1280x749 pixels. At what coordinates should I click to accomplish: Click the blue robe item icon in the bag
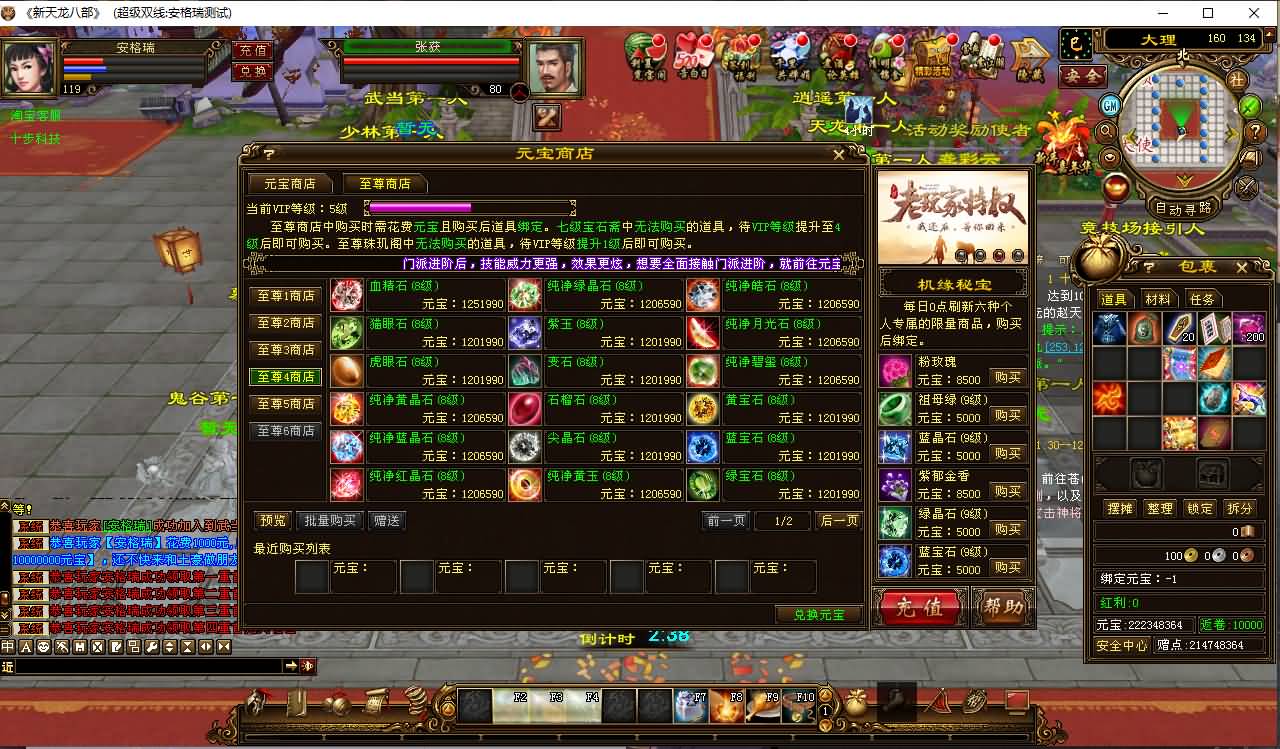[x=1110, y=327]
